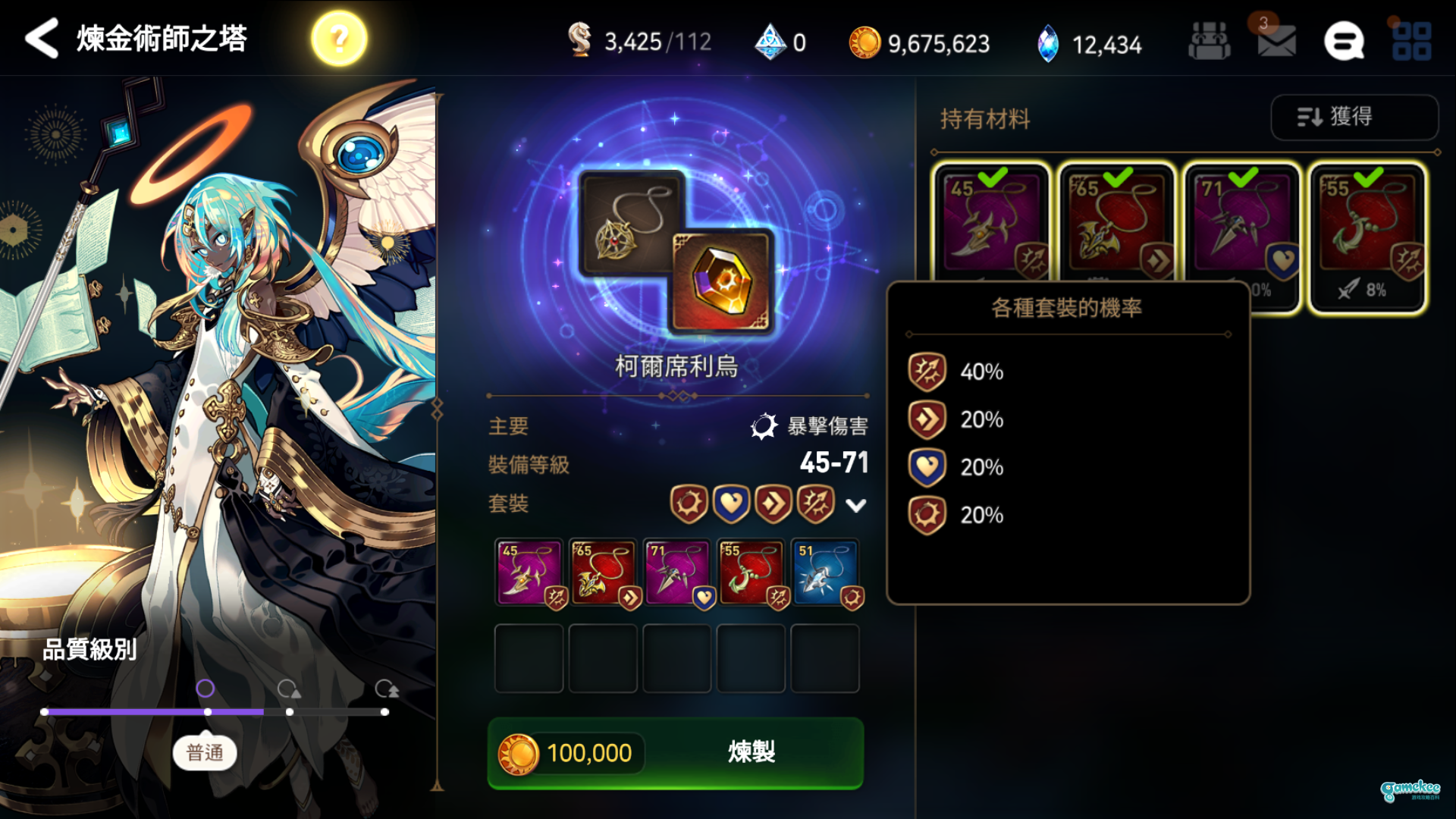Go back using the arrow beside 煉金術師之塔
The image size is (1456, 819).
pos(42,37)
